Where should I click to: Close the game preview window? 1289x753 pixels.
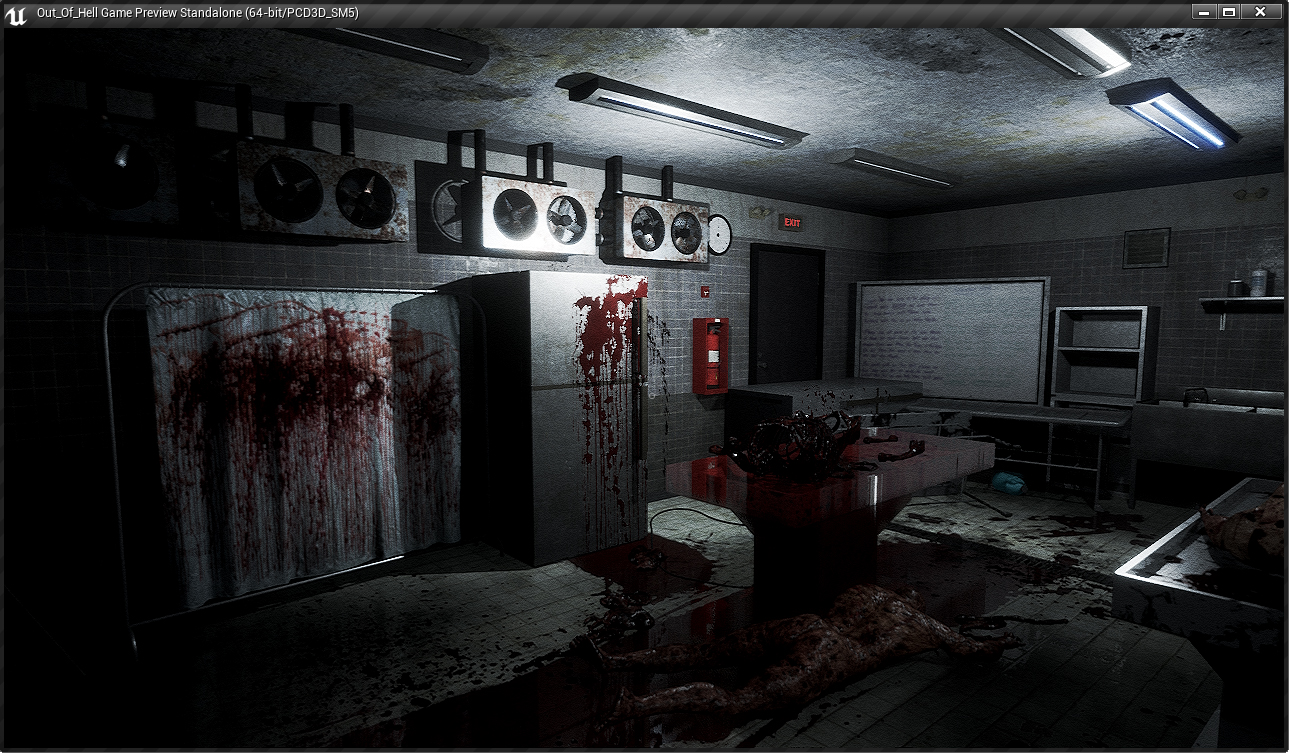coord(1260,12)
